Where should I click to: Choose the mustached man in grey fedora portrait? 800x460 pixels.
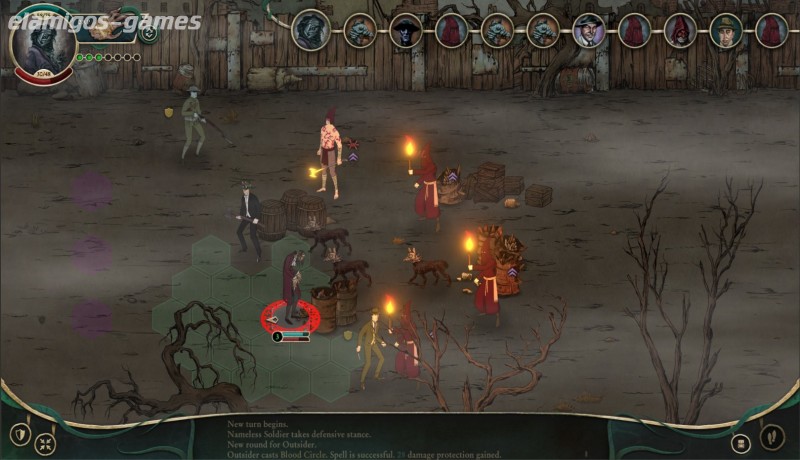(x=588, y=30)
